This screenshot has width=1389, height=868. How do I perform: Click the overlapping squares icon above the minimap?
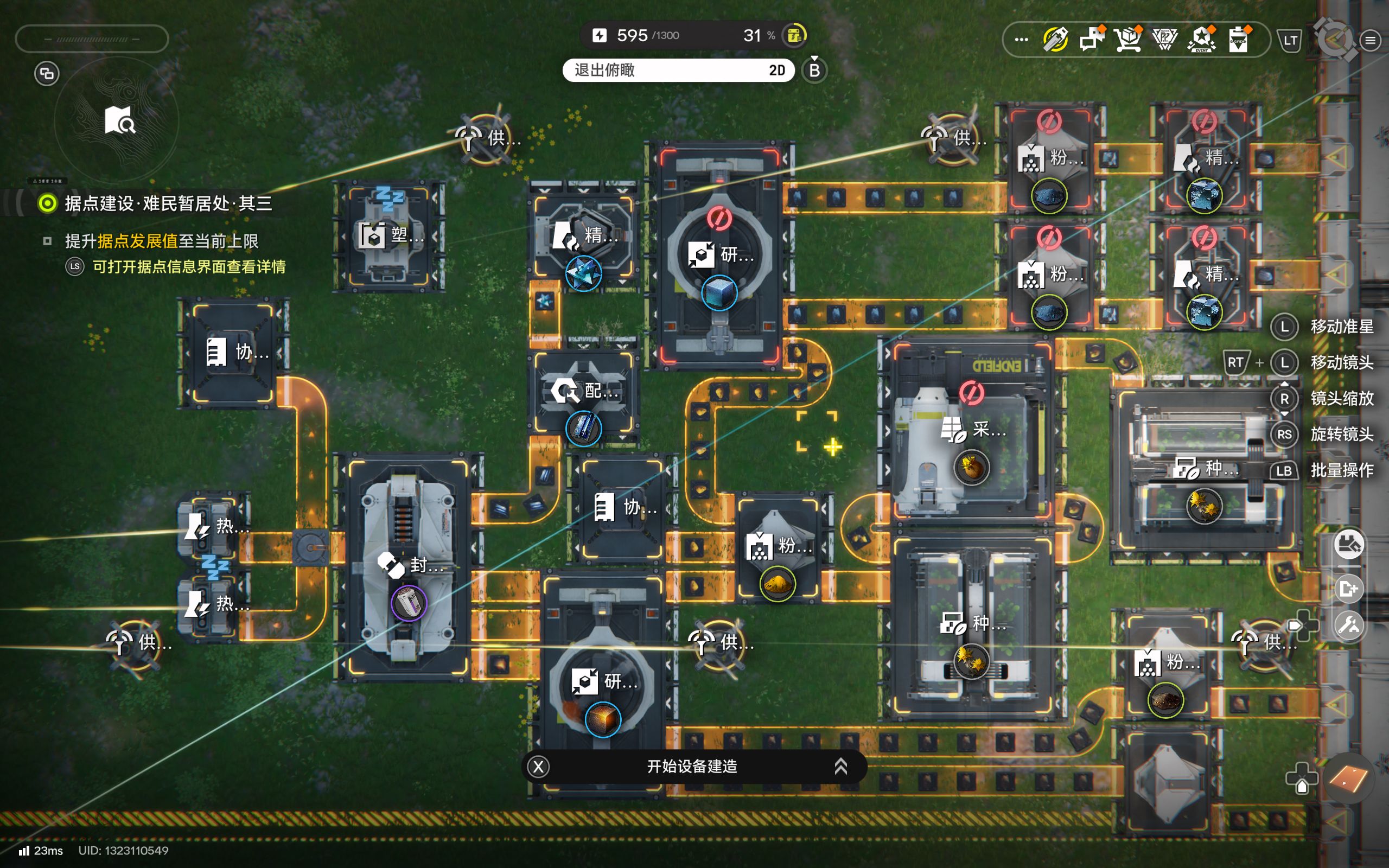tap(47, 73)
